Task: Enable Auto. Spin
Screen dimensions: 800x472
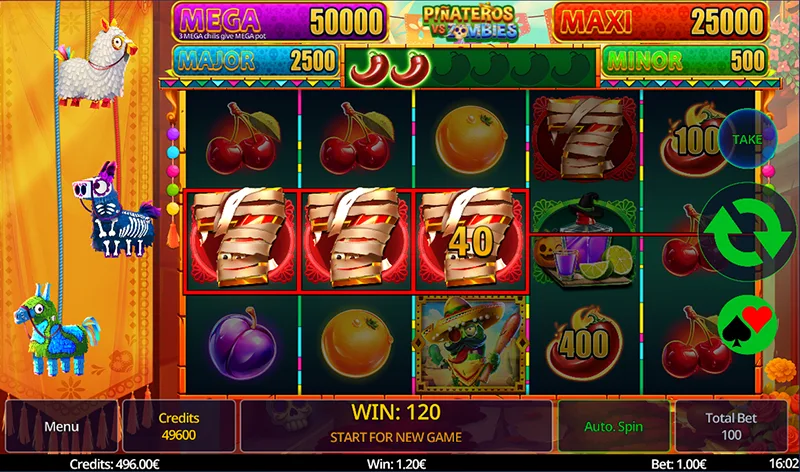Action: [x=612, y=426]
